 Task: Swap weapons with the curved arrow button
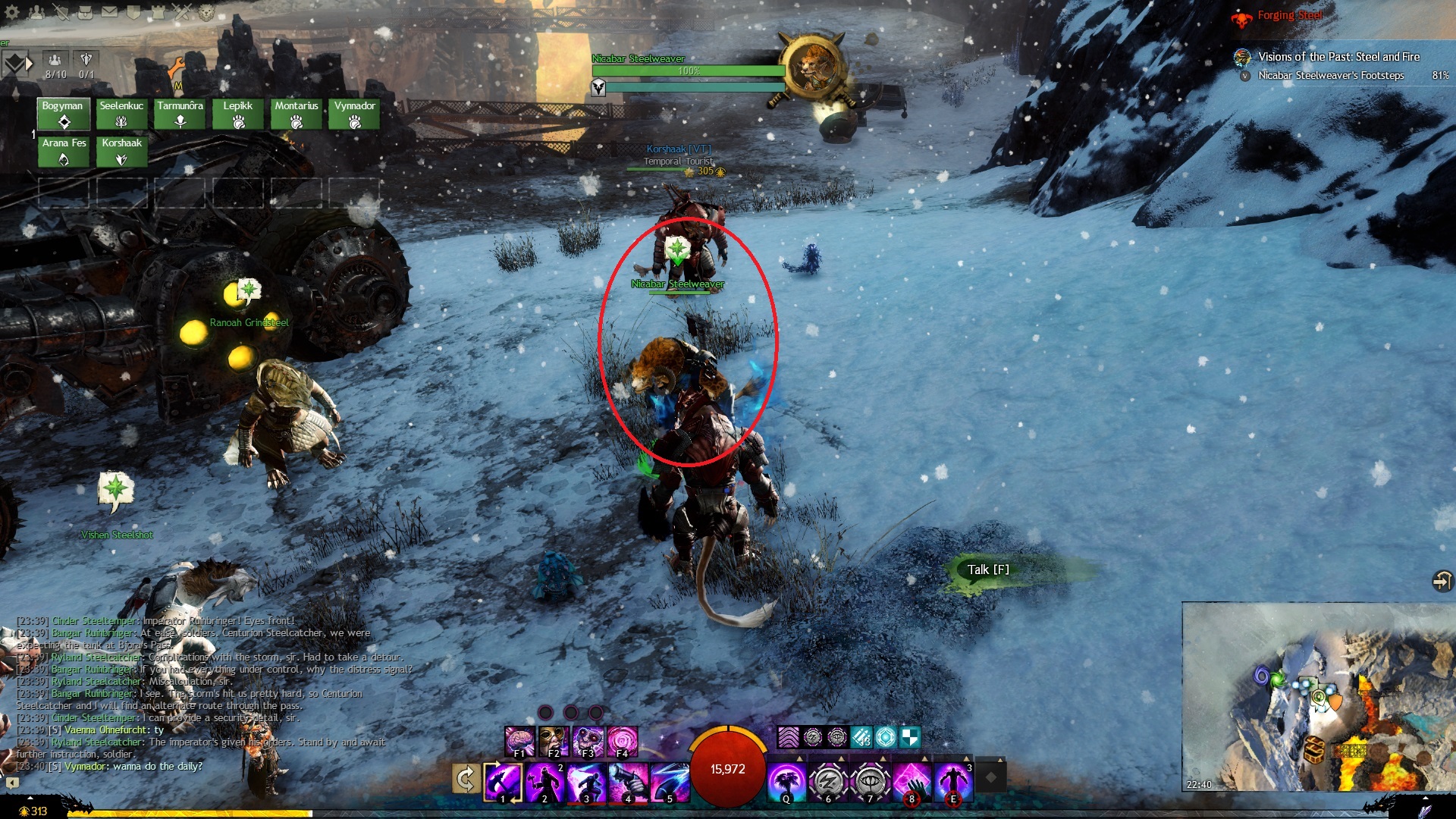(466, 779)
